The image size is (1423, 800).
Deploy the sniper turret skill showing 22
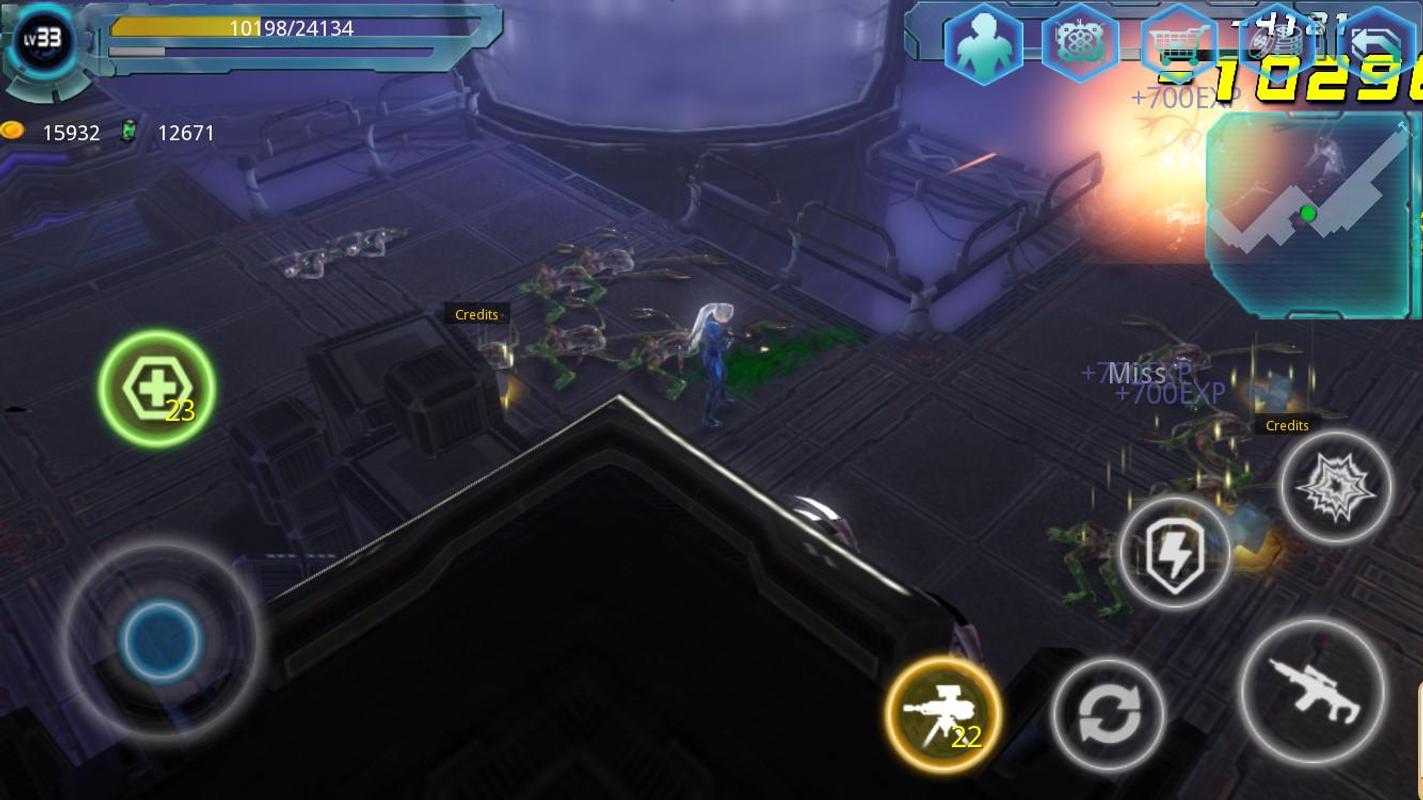pyautogui.click(x=941, y=713)
